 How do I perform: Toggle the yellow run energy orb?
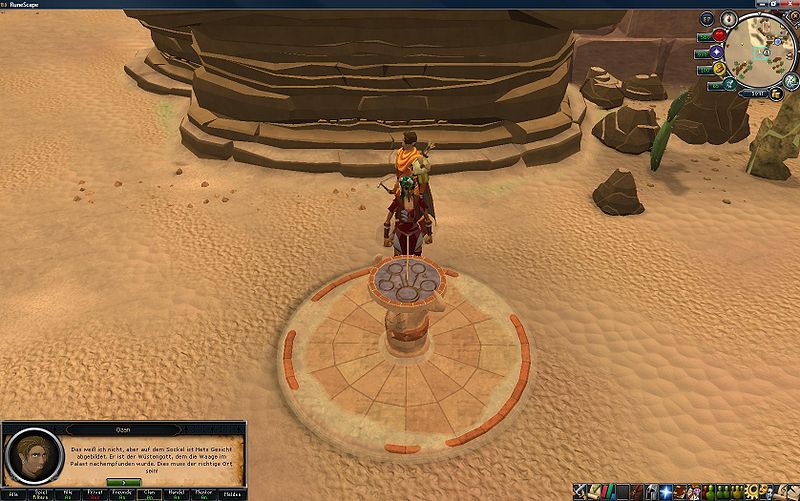pos(719,68)
